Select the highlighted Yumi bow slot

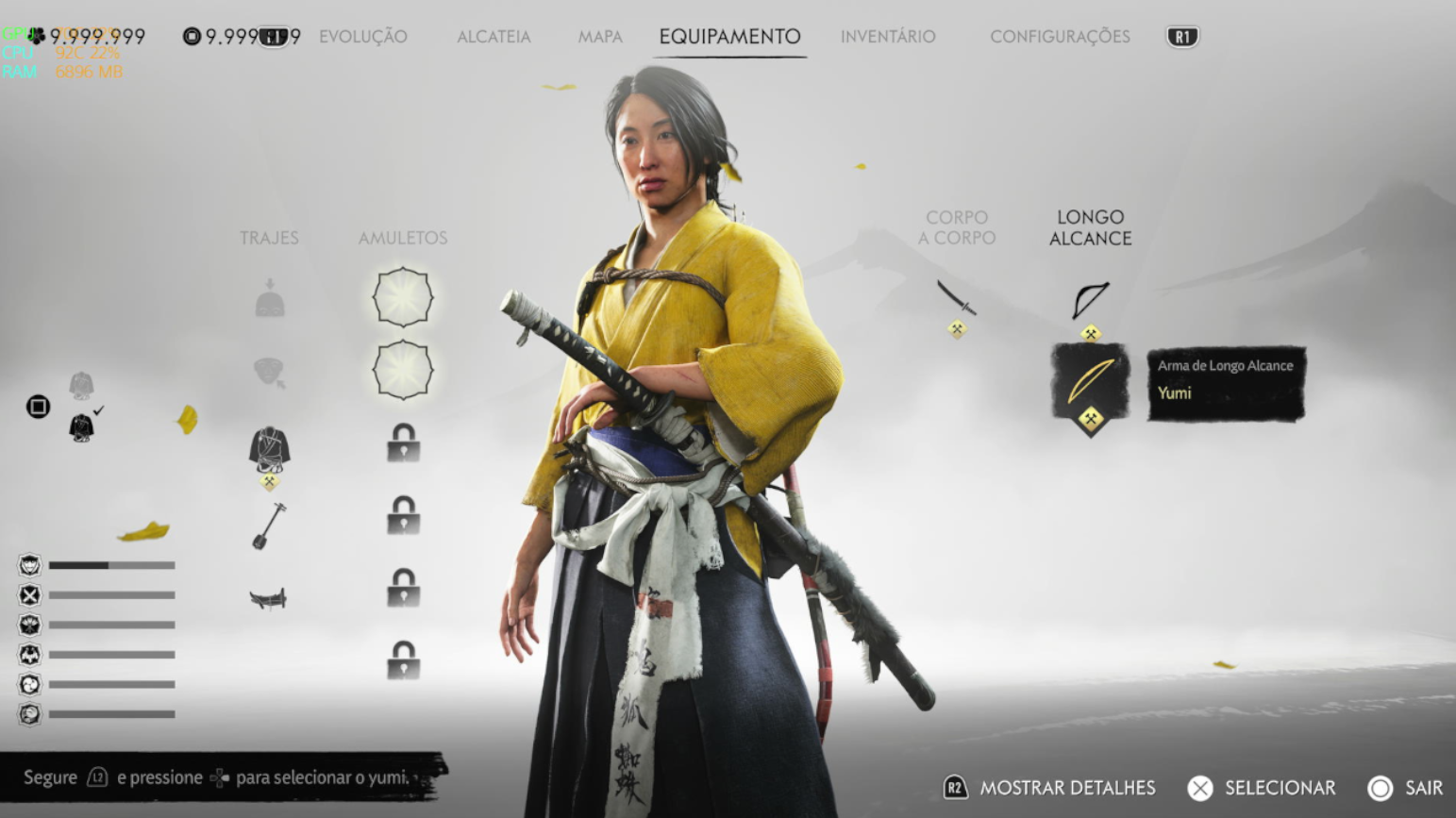[1090, 381]
